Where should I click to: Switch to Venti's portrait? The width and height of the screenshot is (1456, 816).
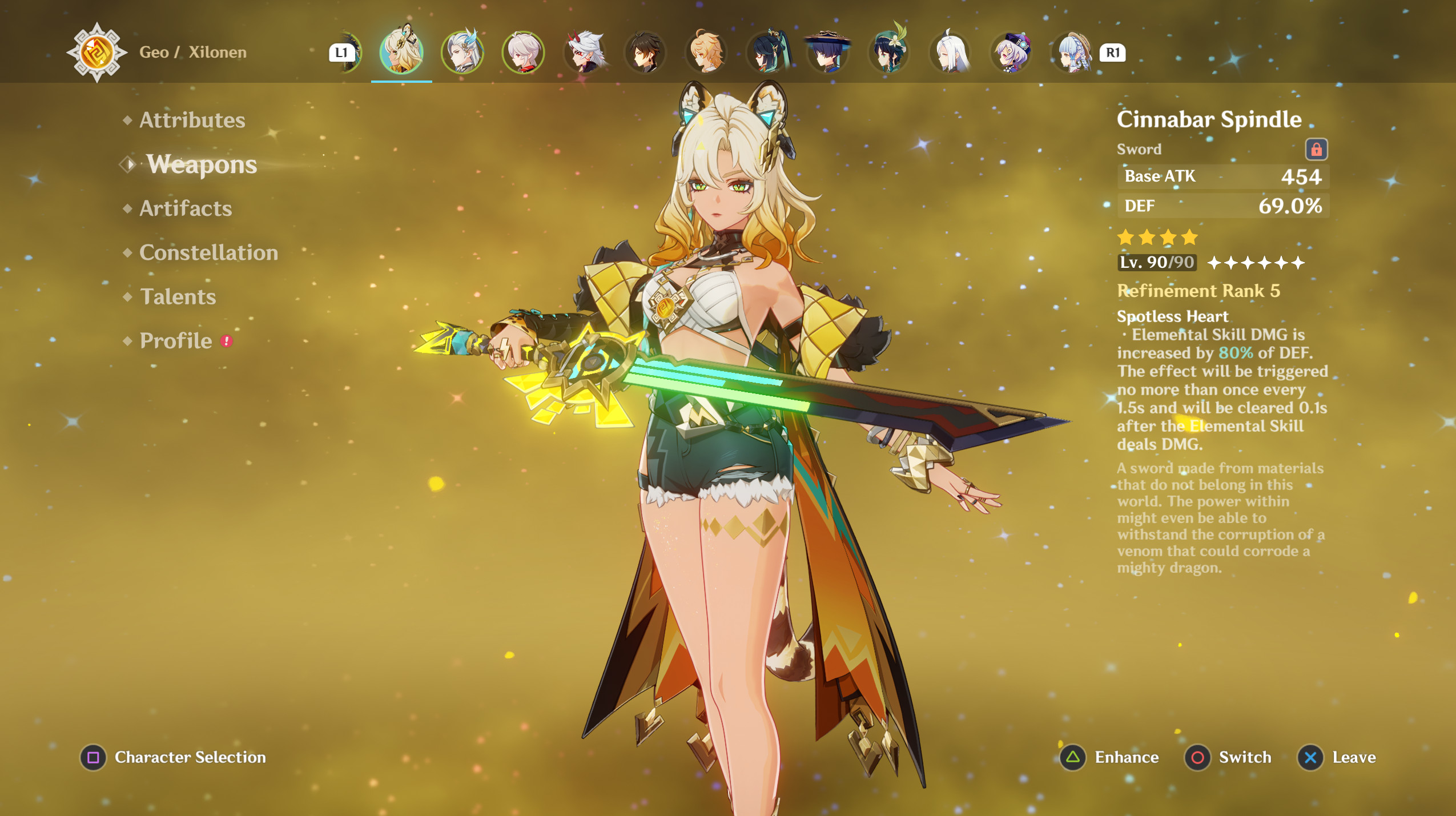[888, 53]
